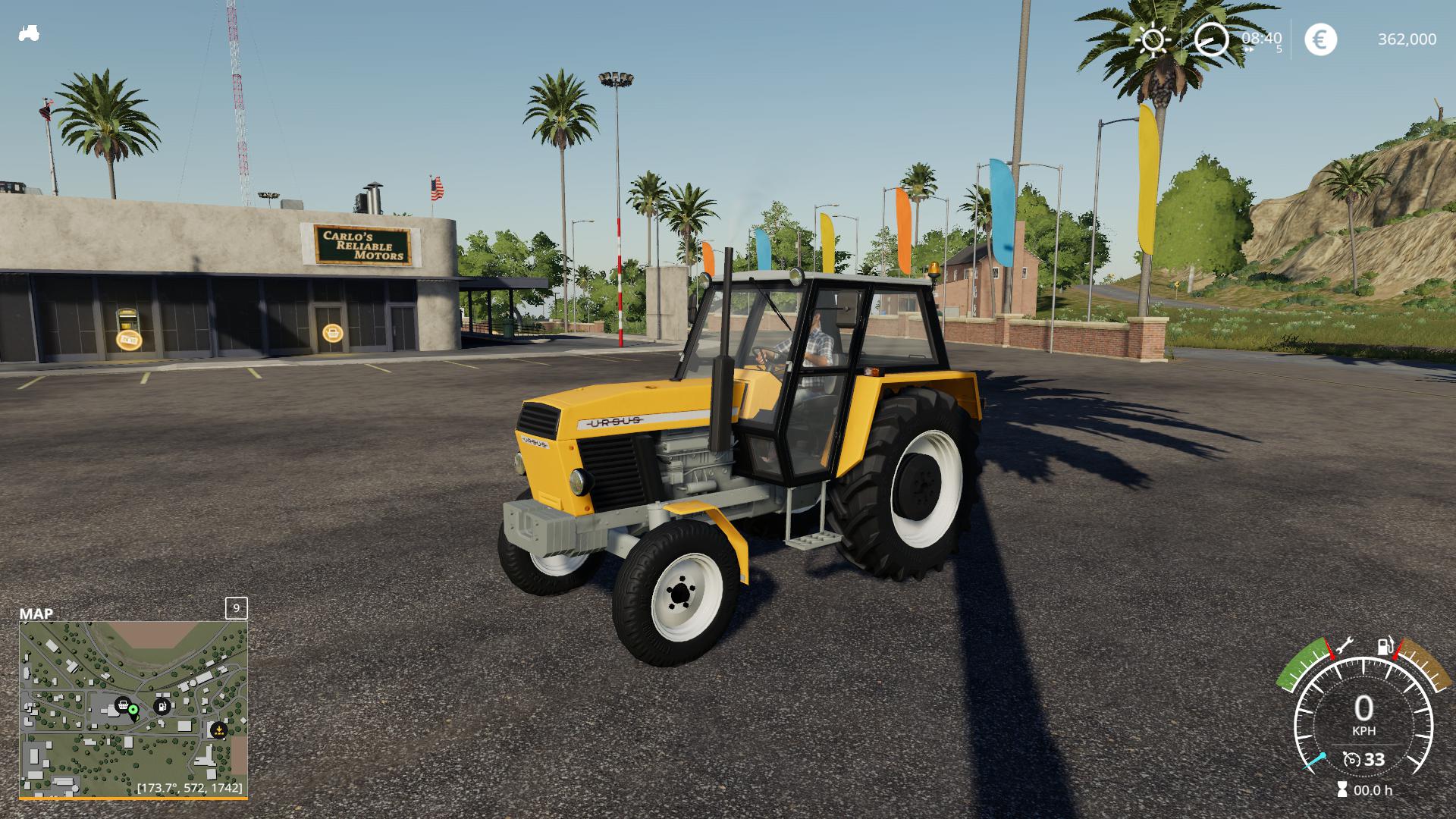Click the fuel station marker on the minimap

pos(162,707)
